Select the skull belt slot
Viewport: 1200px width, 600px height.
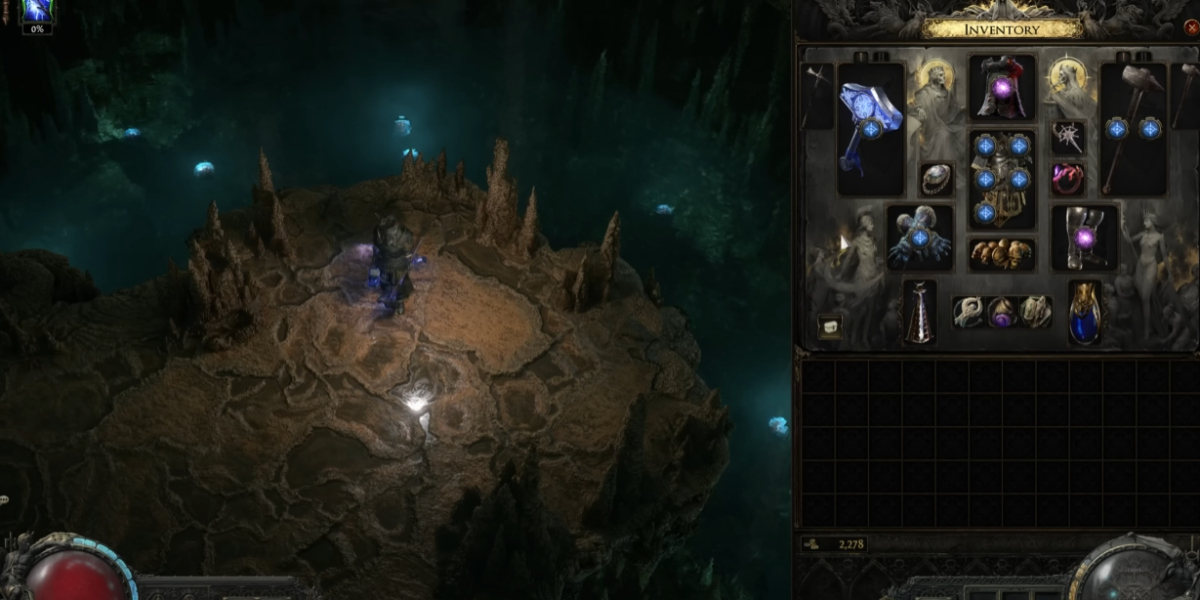tap(1002, 254)
